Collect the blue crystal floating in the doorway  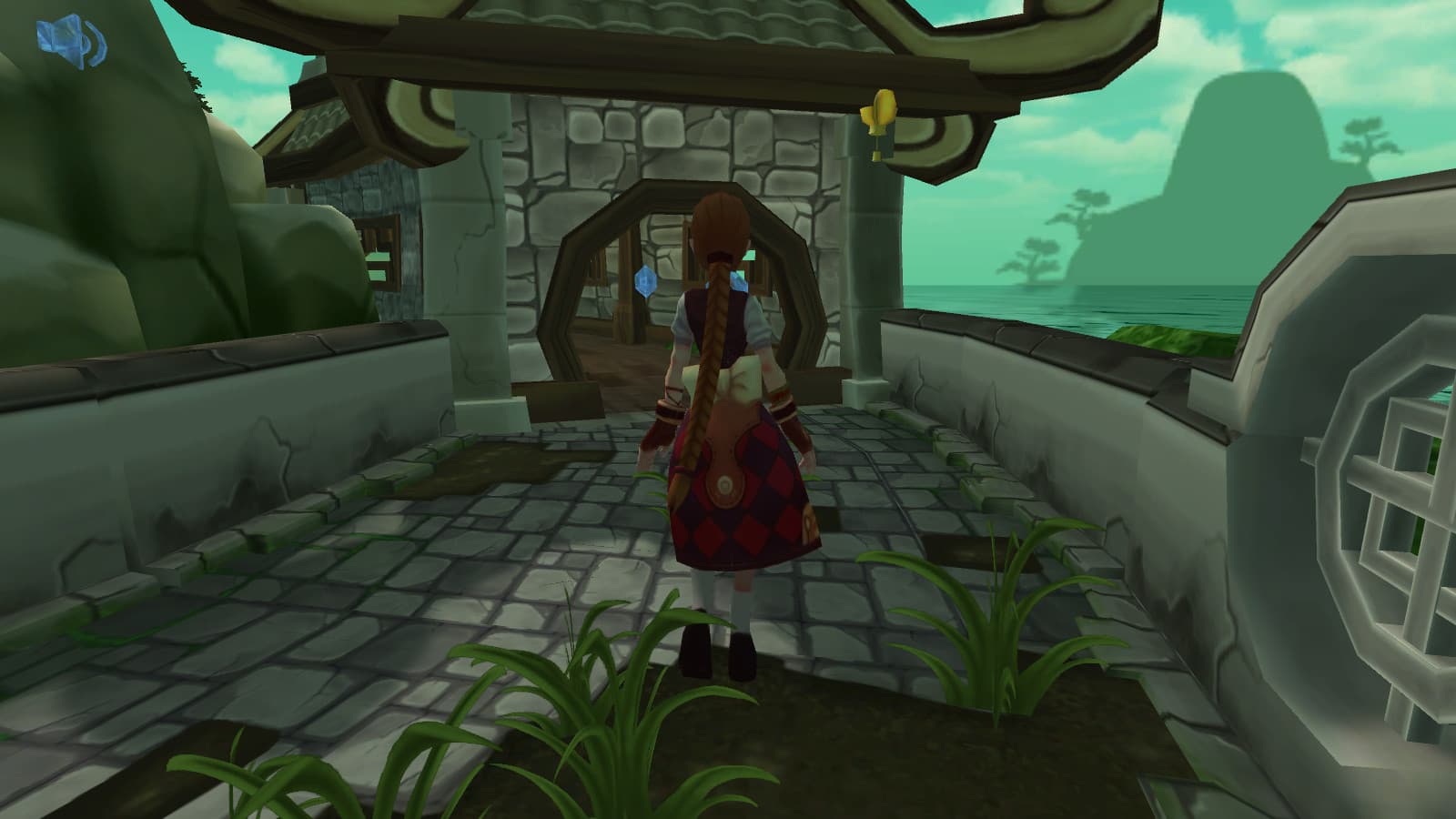pyautogui.click(x=644, y=282)
